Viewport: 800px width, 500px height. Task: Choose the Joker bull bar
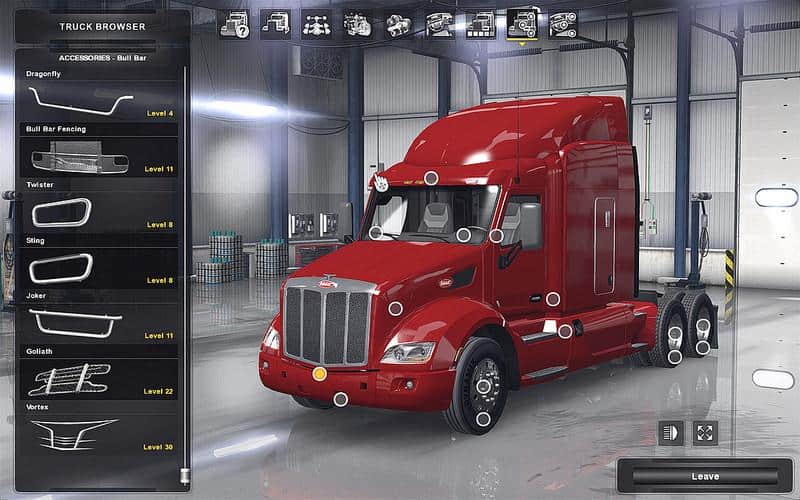100,323
